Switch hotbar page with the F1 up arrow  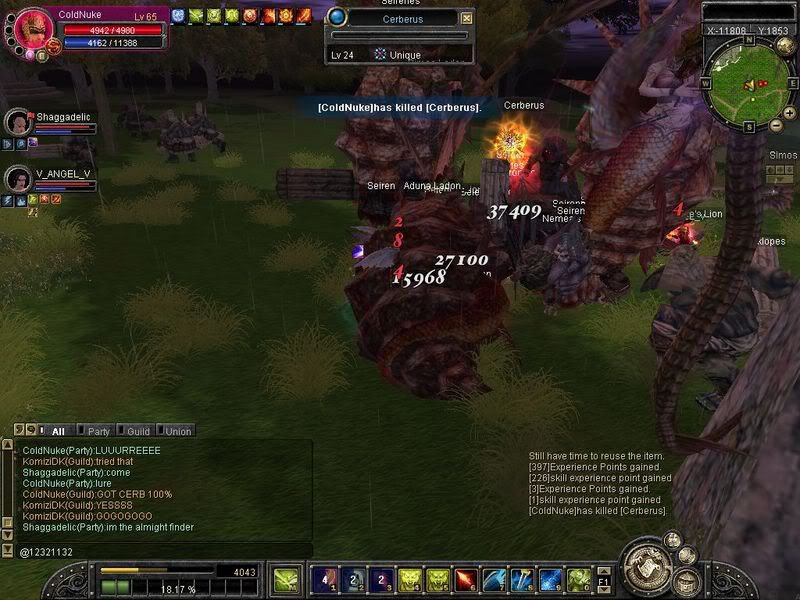[x=604, y=570]
